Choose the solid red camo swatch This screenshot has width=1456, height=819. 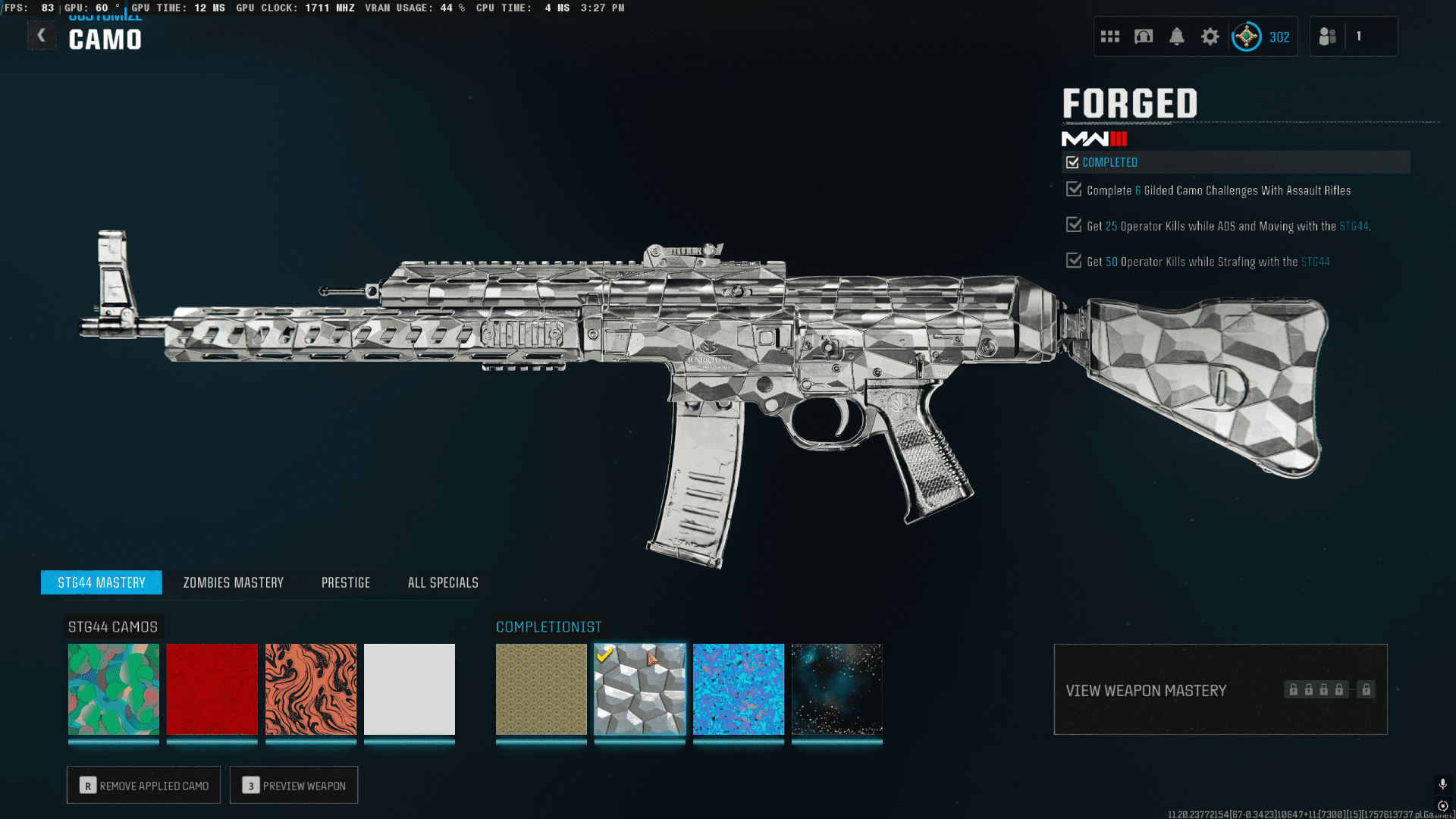[212, 689]
